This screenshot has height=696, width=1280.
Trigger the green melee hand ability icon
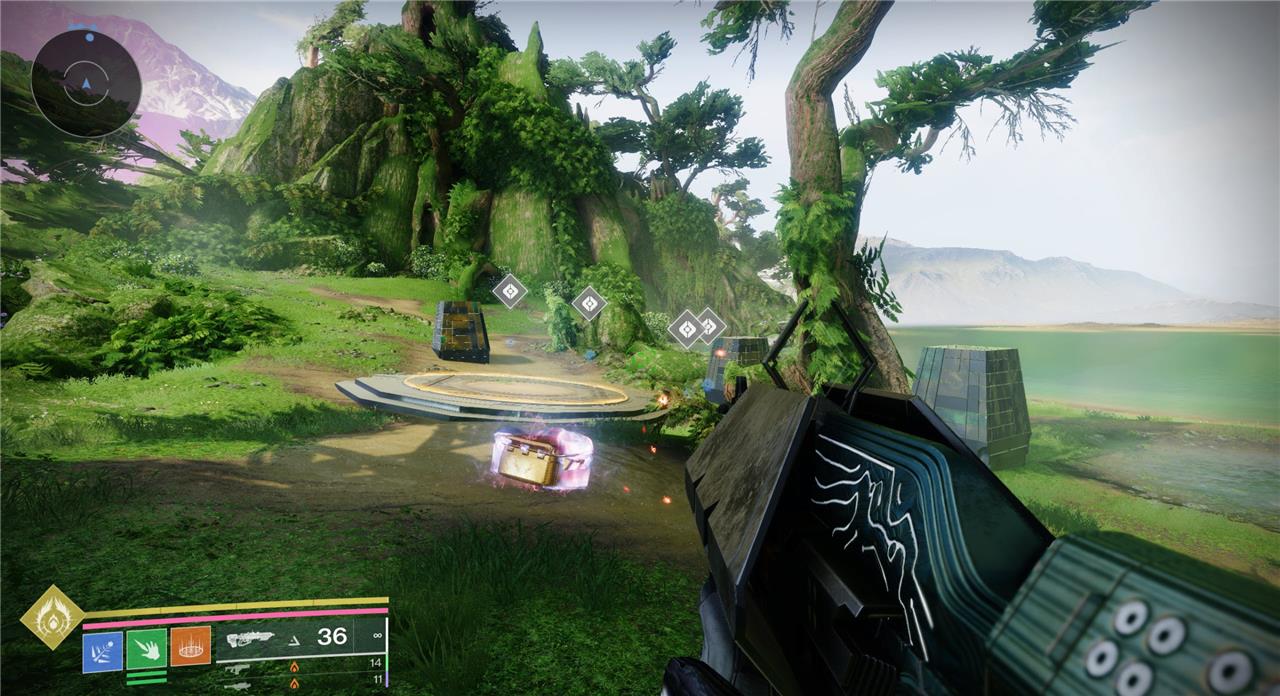click(146, 648)
